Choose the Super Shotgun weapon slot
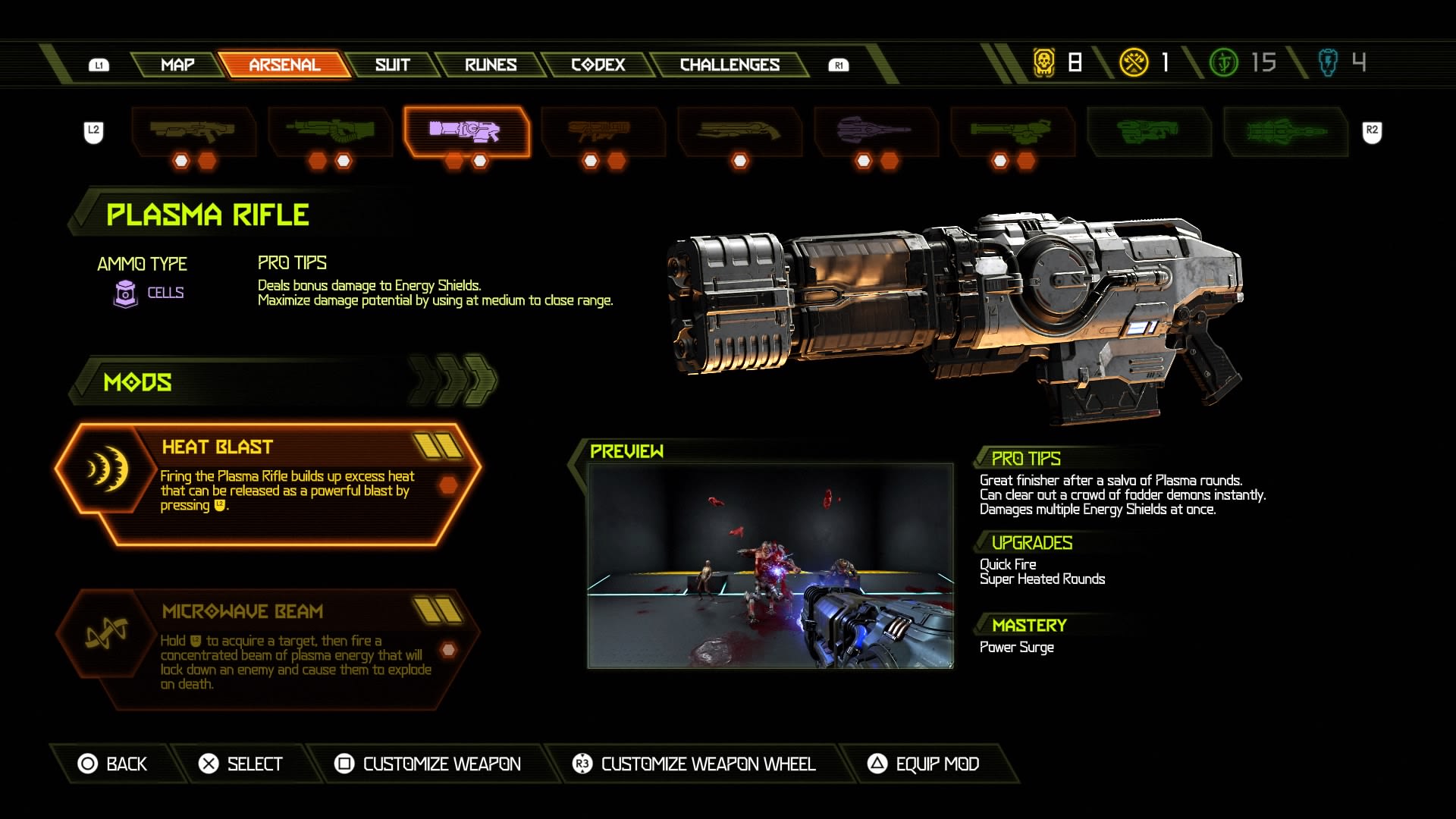Screen dimensions: 1456x819 (739, 132)
